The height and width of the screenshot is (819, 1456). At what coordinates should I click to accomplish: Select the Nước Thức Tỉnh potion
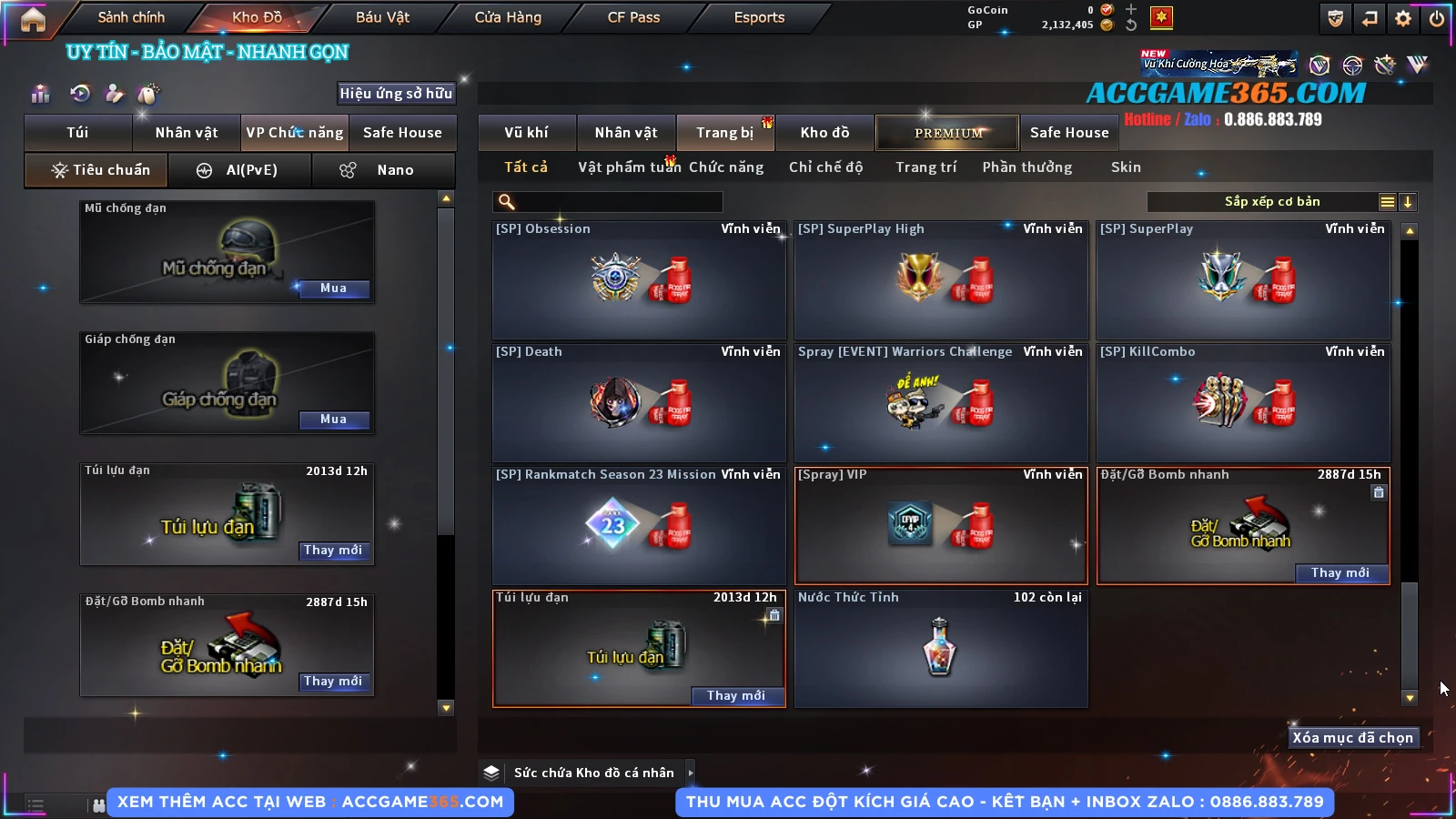click(x=940, y=648)
